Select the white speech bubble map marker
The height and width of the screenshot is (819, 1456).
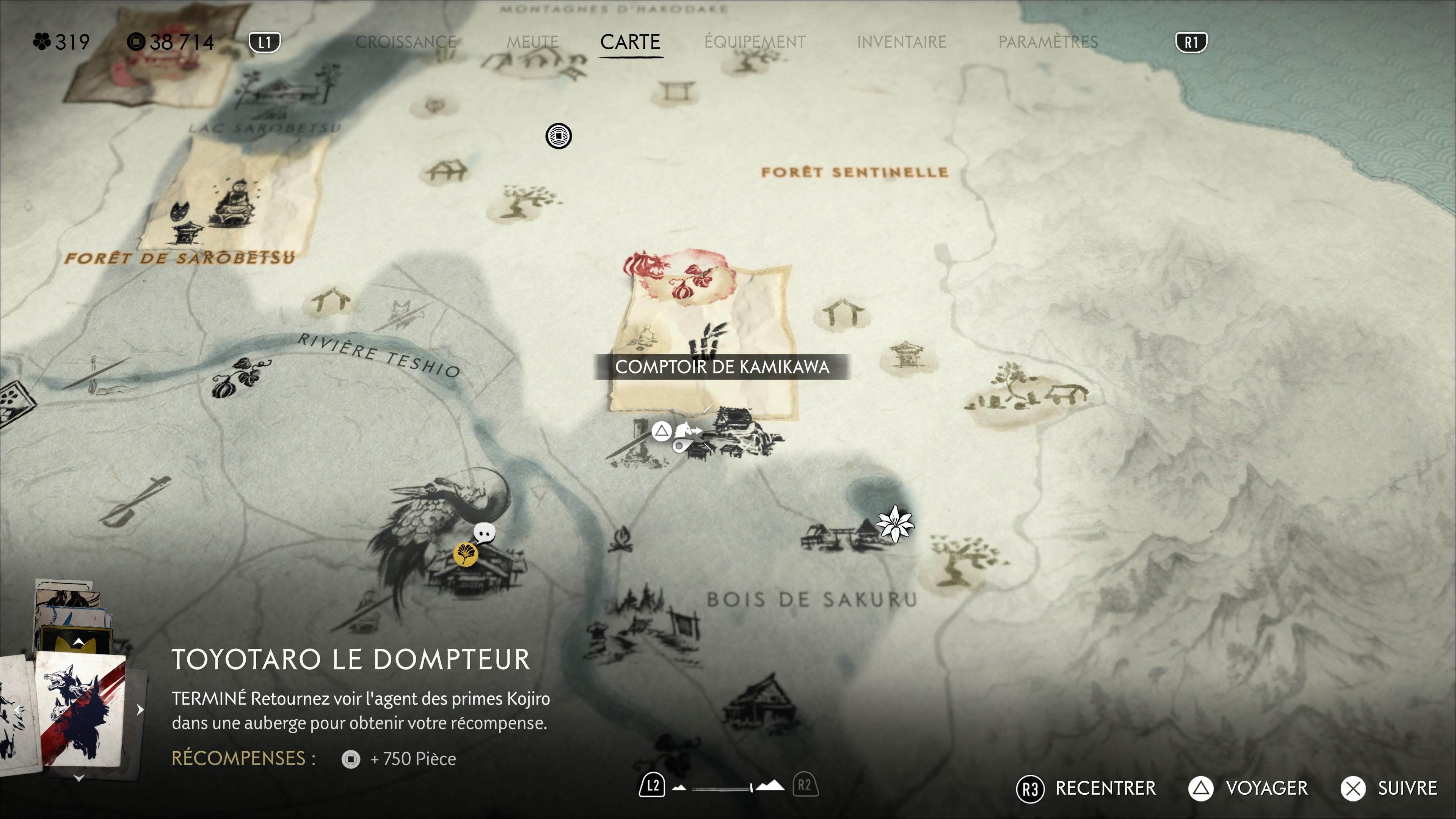click(x=485, y=532)
